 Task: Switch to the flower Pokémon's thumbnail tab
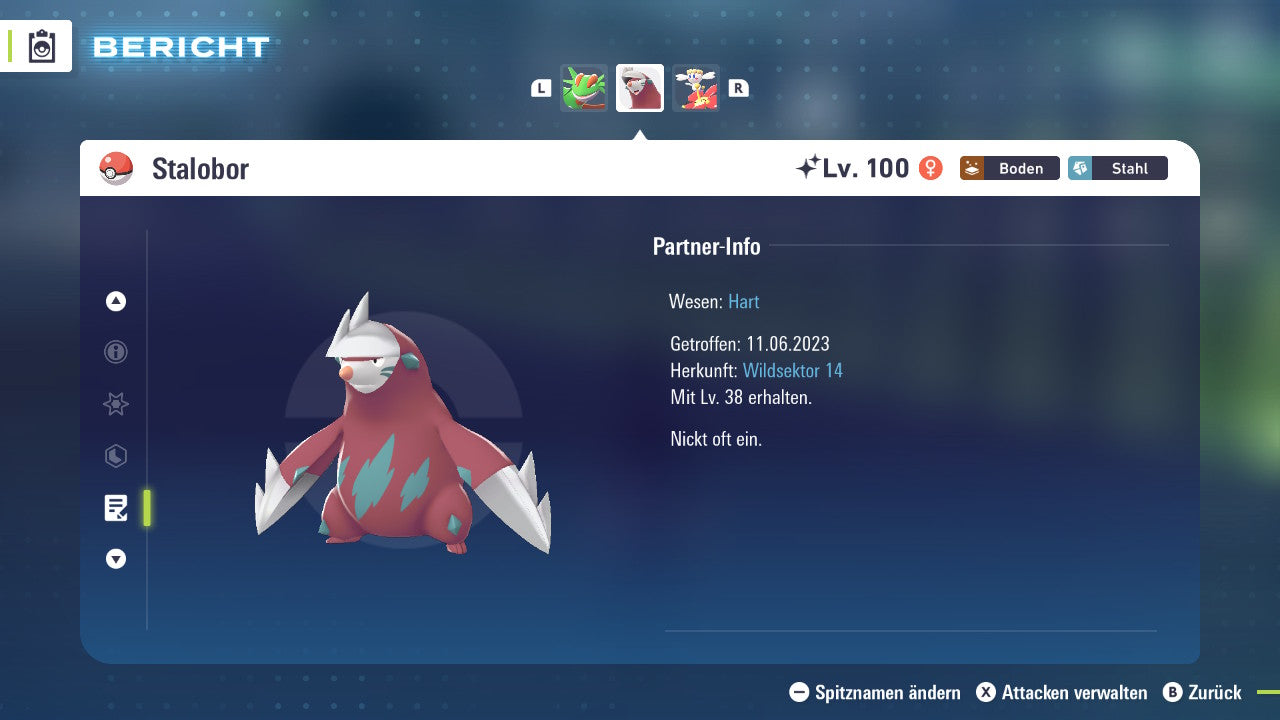pyautogui.click(x=696, y=87)
